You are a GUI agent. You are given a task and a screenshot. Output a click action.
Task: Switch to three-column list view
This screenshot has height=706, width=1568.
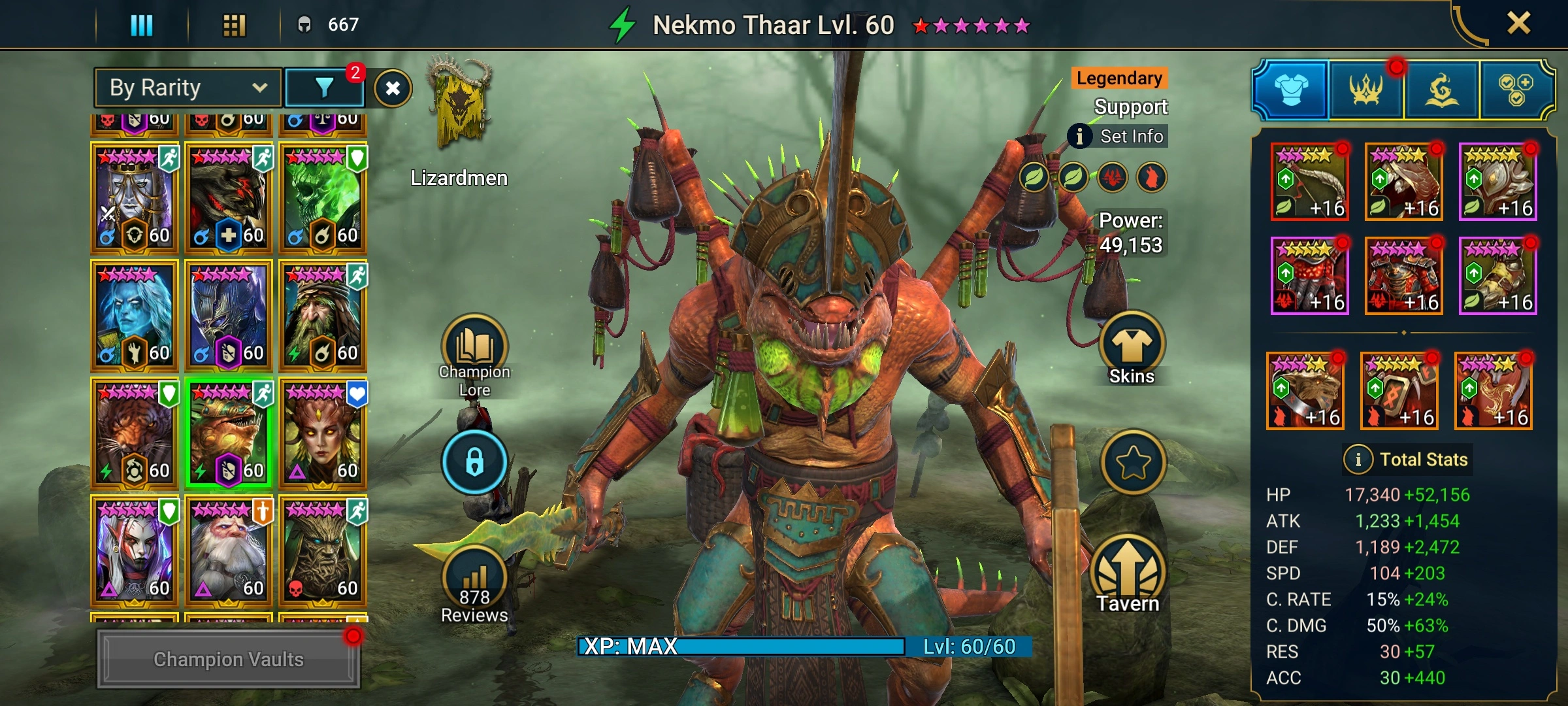point(141,25)
